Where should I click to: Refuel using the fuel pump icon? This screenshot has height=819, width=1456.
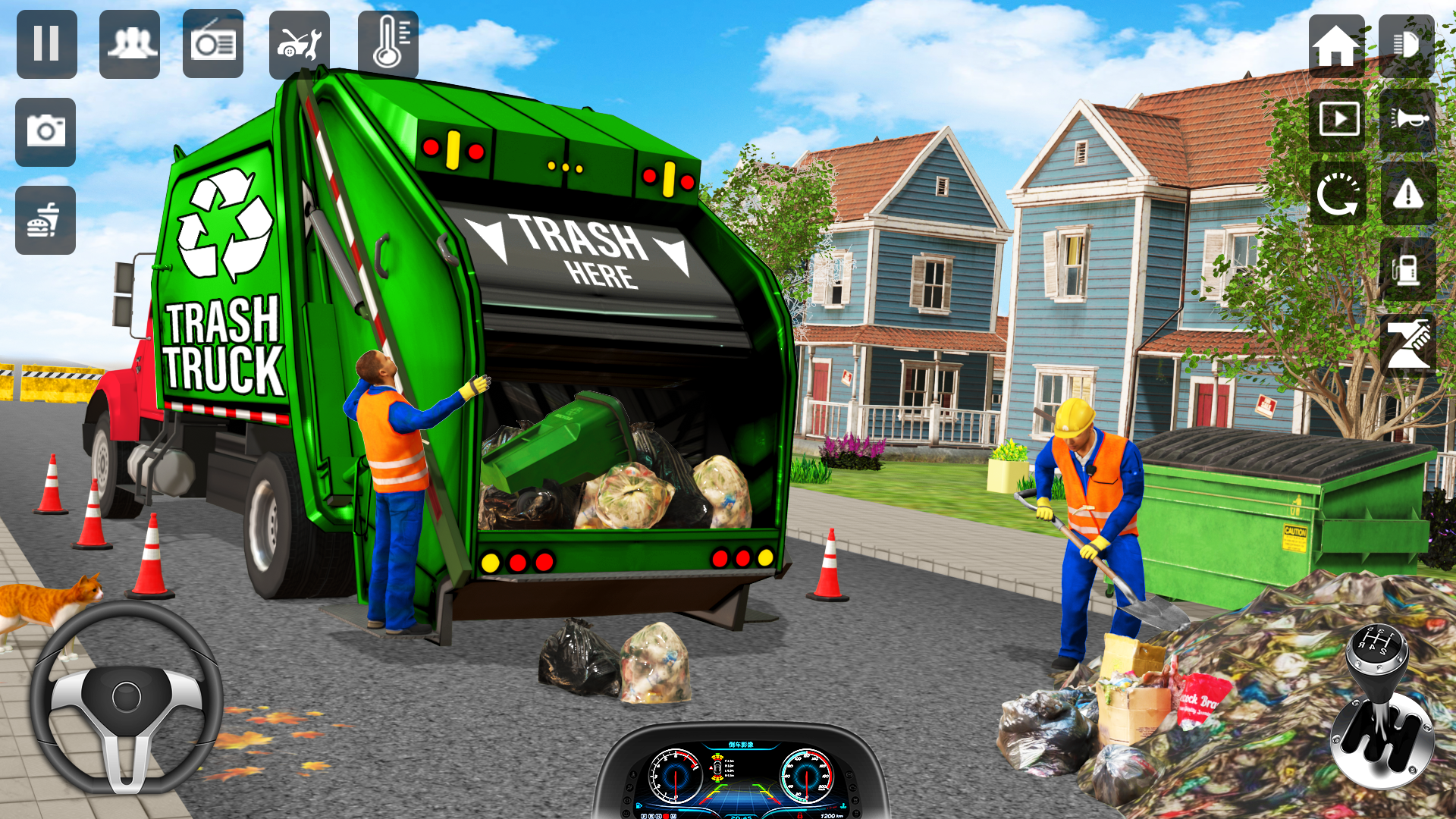(x=1408, y=269)
